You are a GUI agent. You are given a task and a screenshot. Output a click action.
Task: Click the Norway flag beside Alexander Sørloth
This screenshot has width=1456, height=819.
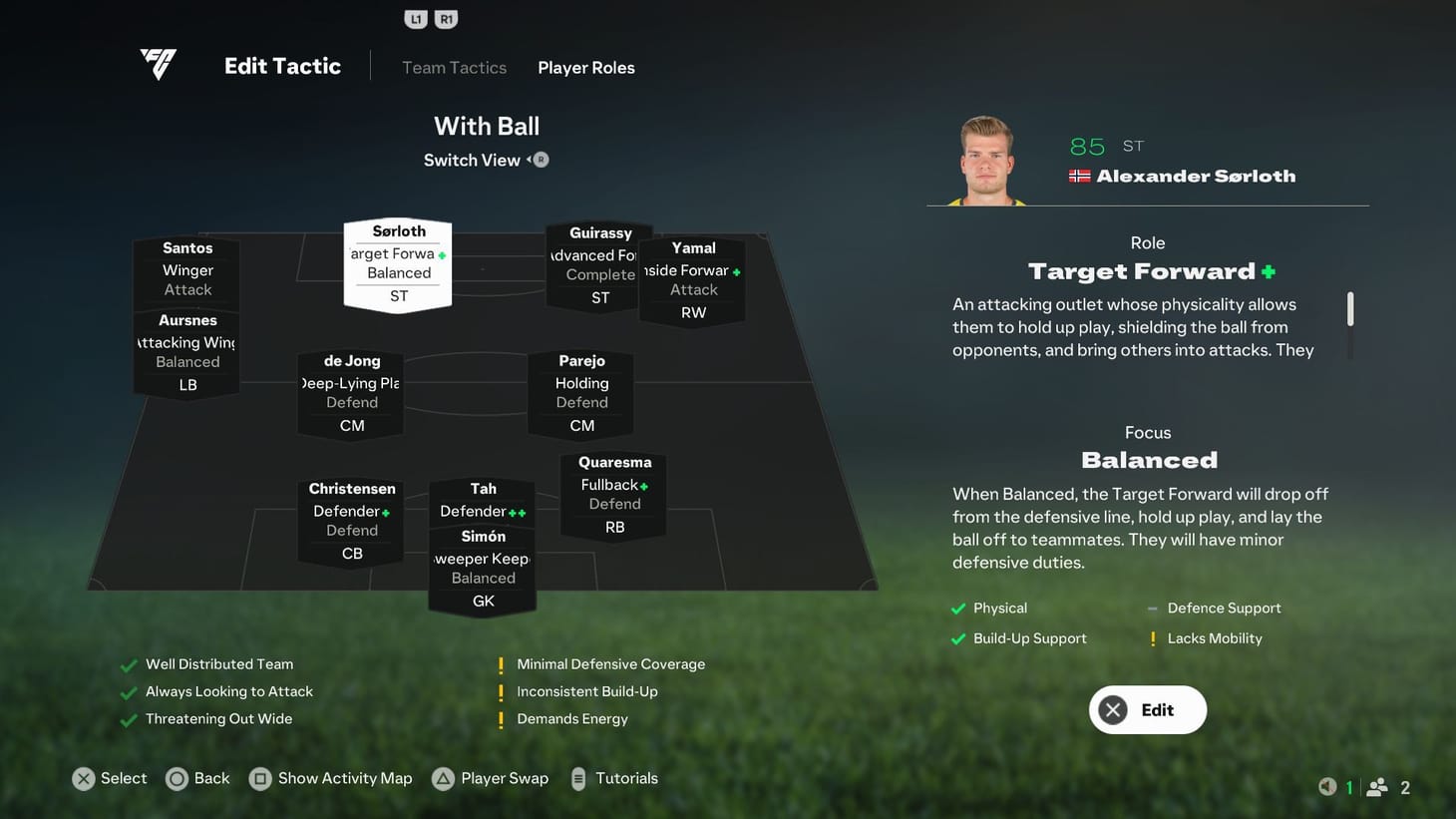pos(1080,174)
